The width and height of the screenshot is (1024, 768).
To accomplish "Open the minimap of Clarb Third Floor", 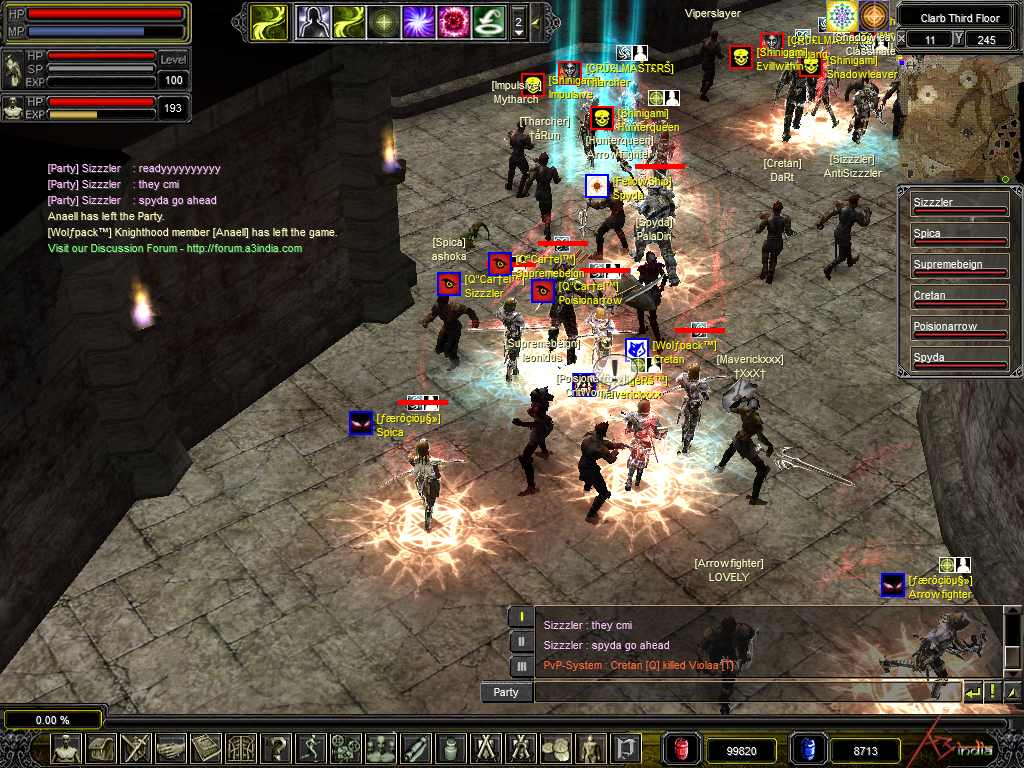I will pyautogui.click(x=959, y=117).
